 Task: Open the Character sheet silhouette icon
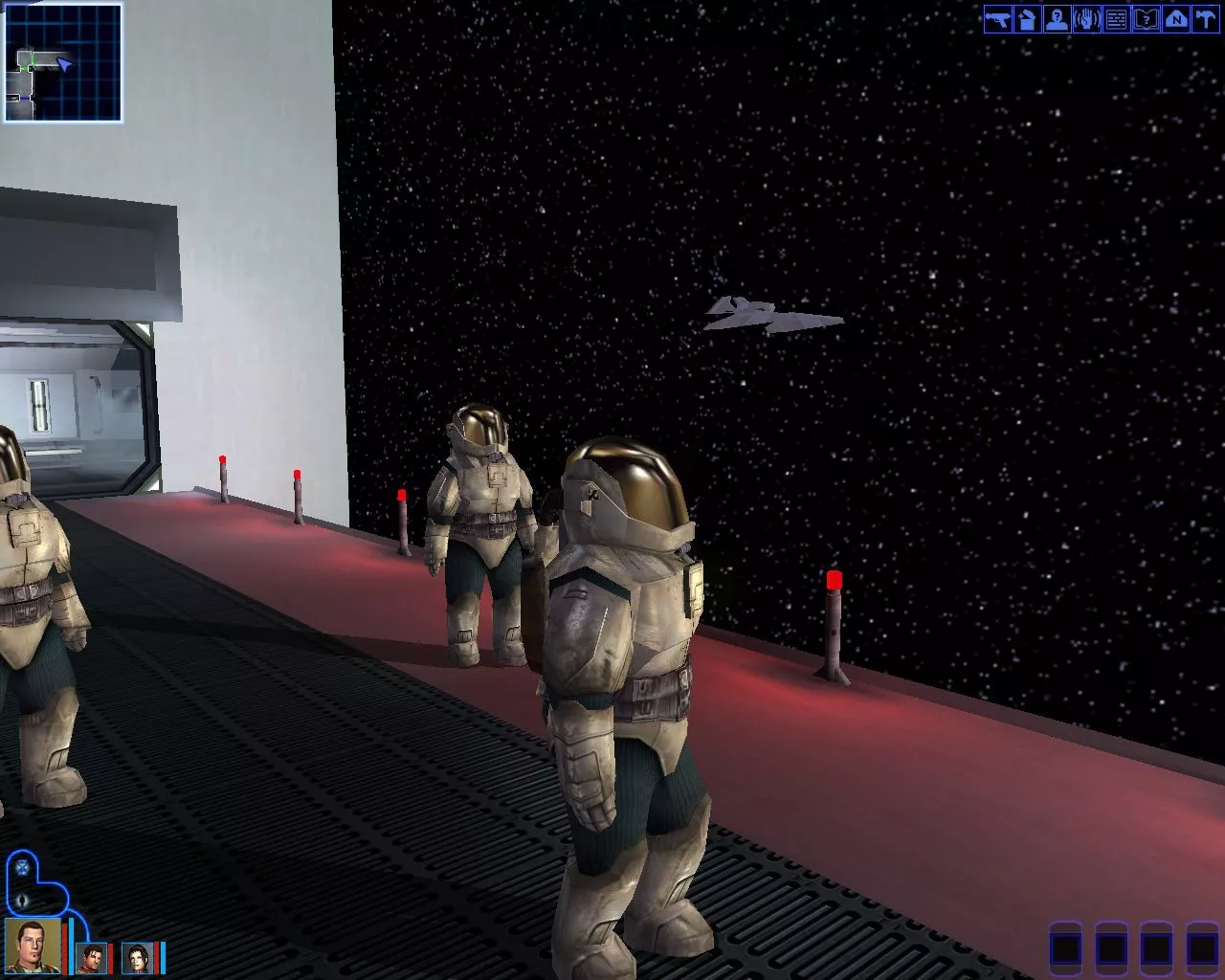1057,19
